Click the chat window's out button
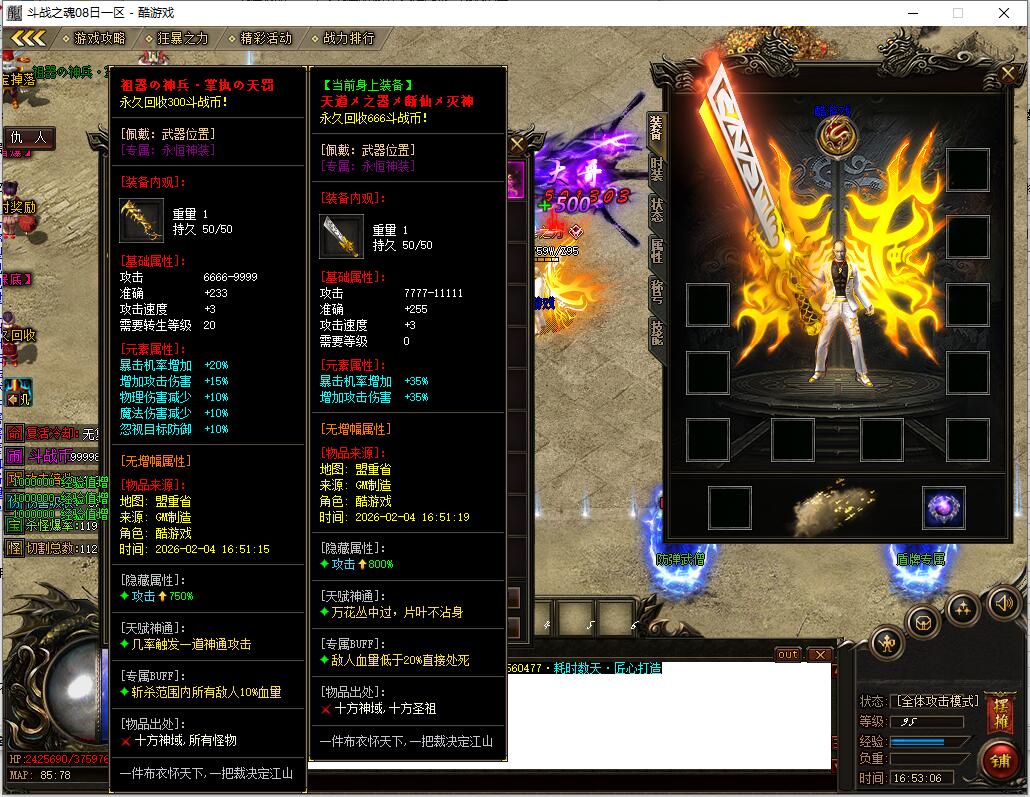The height and width of the screenshot is (797, 1030). (x=788, y=655)
